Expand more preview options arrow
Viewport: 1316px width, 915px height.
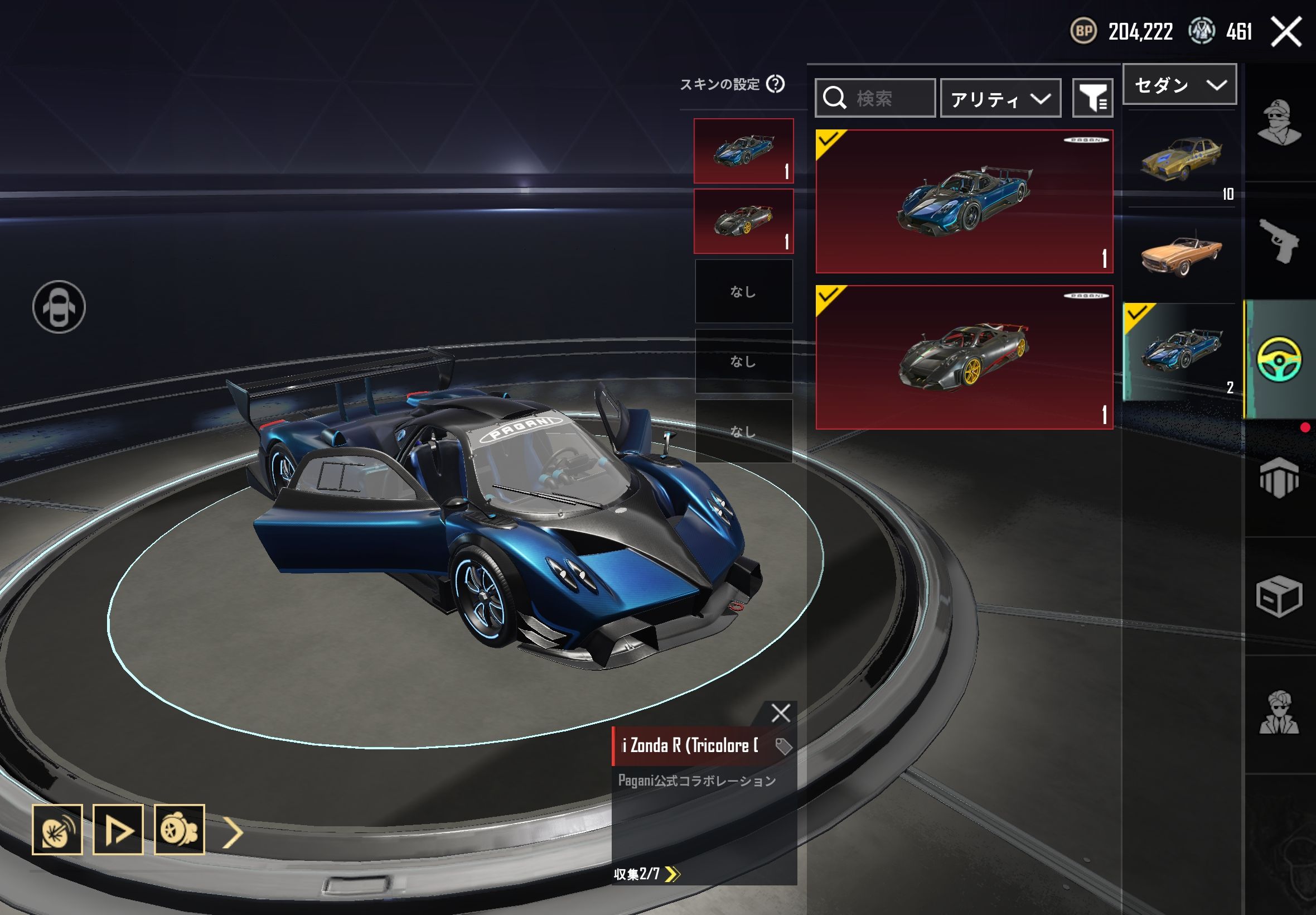click(x=233, y=832)
